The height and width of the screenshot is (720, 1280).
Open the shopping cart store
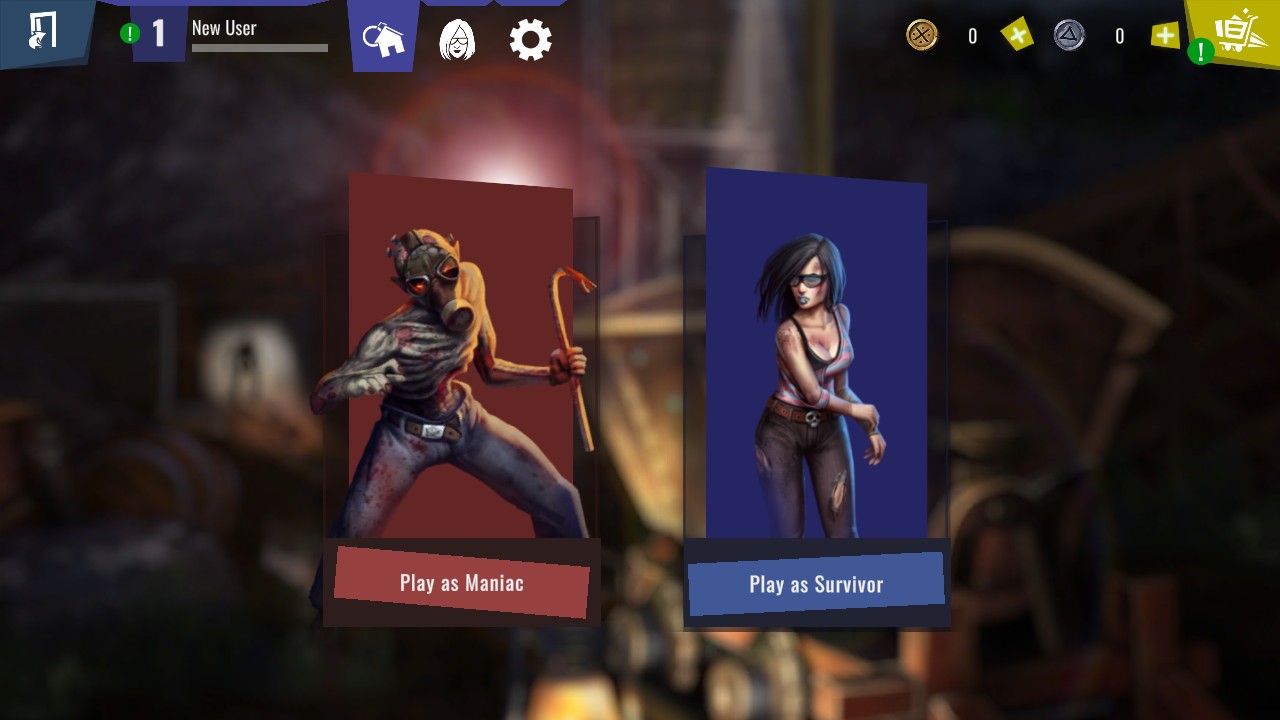pos(1236,32)
